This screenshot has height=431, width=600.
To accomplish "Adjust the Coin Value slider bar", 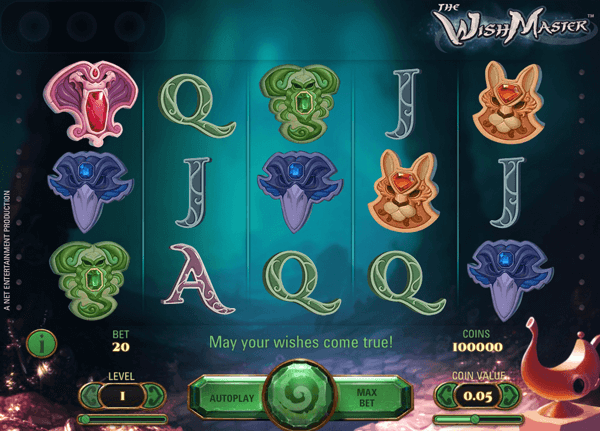I will tap(480, 418).
